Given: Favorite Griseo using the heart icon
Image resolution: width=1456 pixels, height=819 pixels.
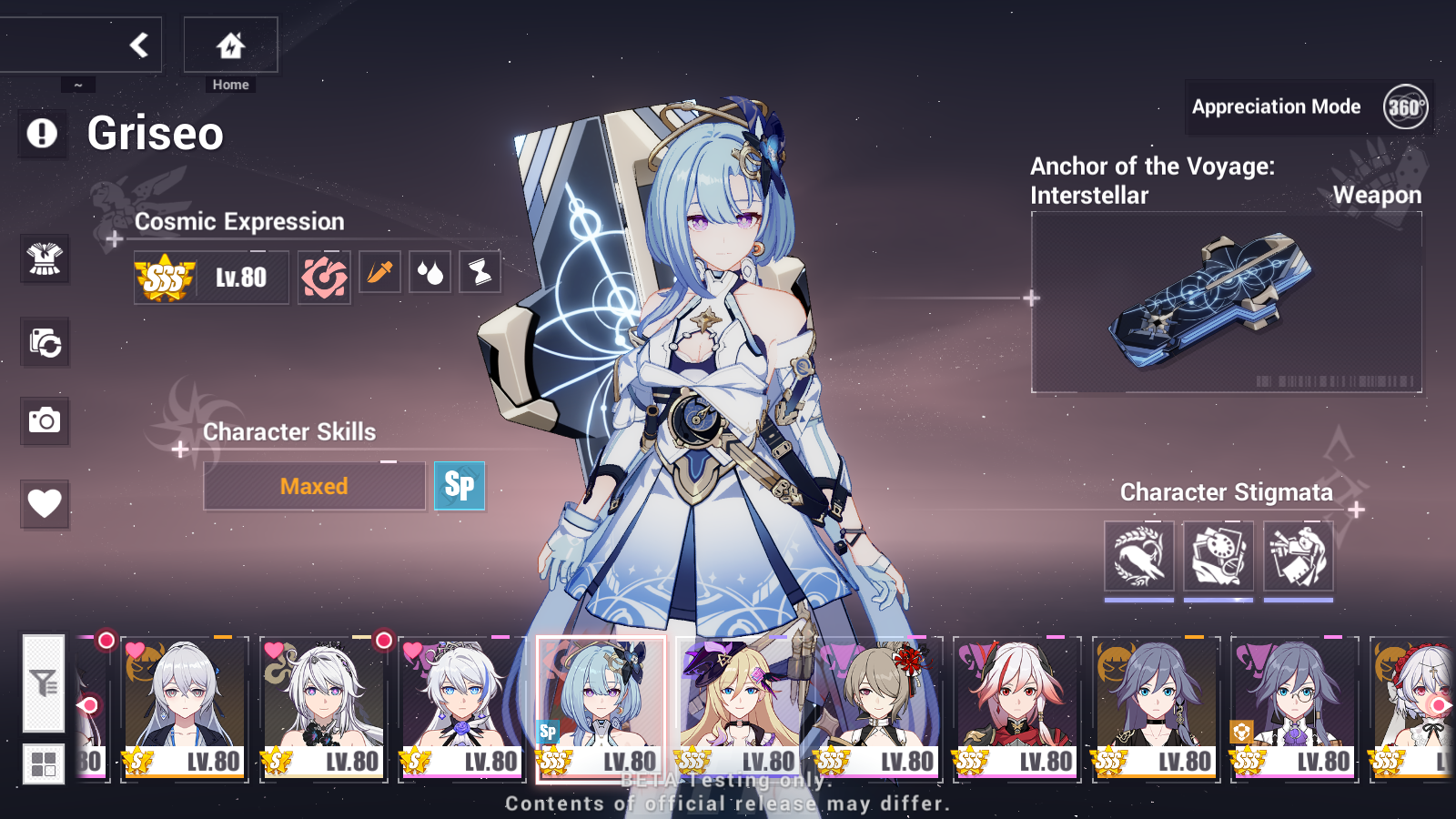Looking at the screenshot, I should pos(44,503).
